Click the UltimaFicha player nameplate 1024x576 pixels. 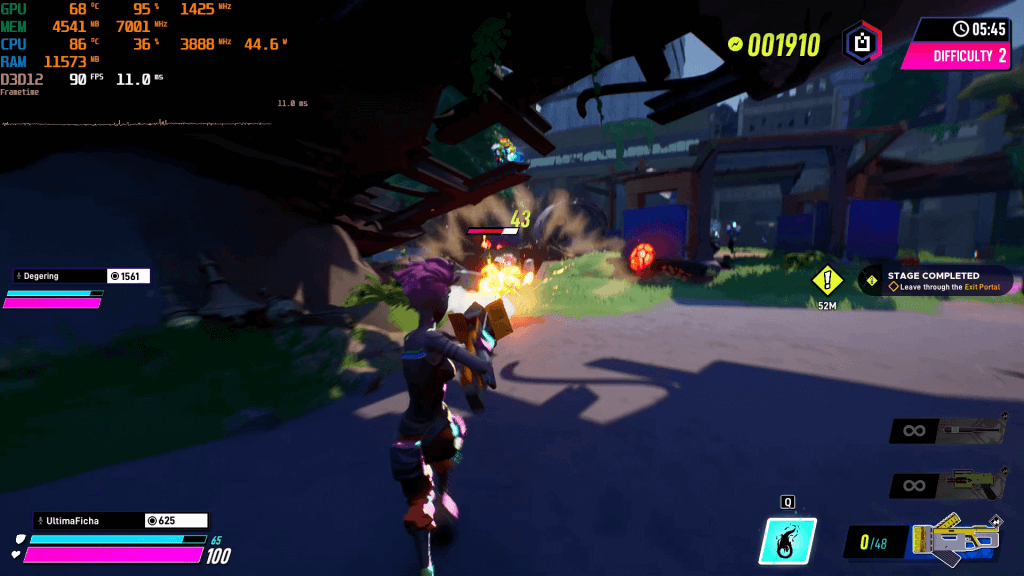point(76,520)
